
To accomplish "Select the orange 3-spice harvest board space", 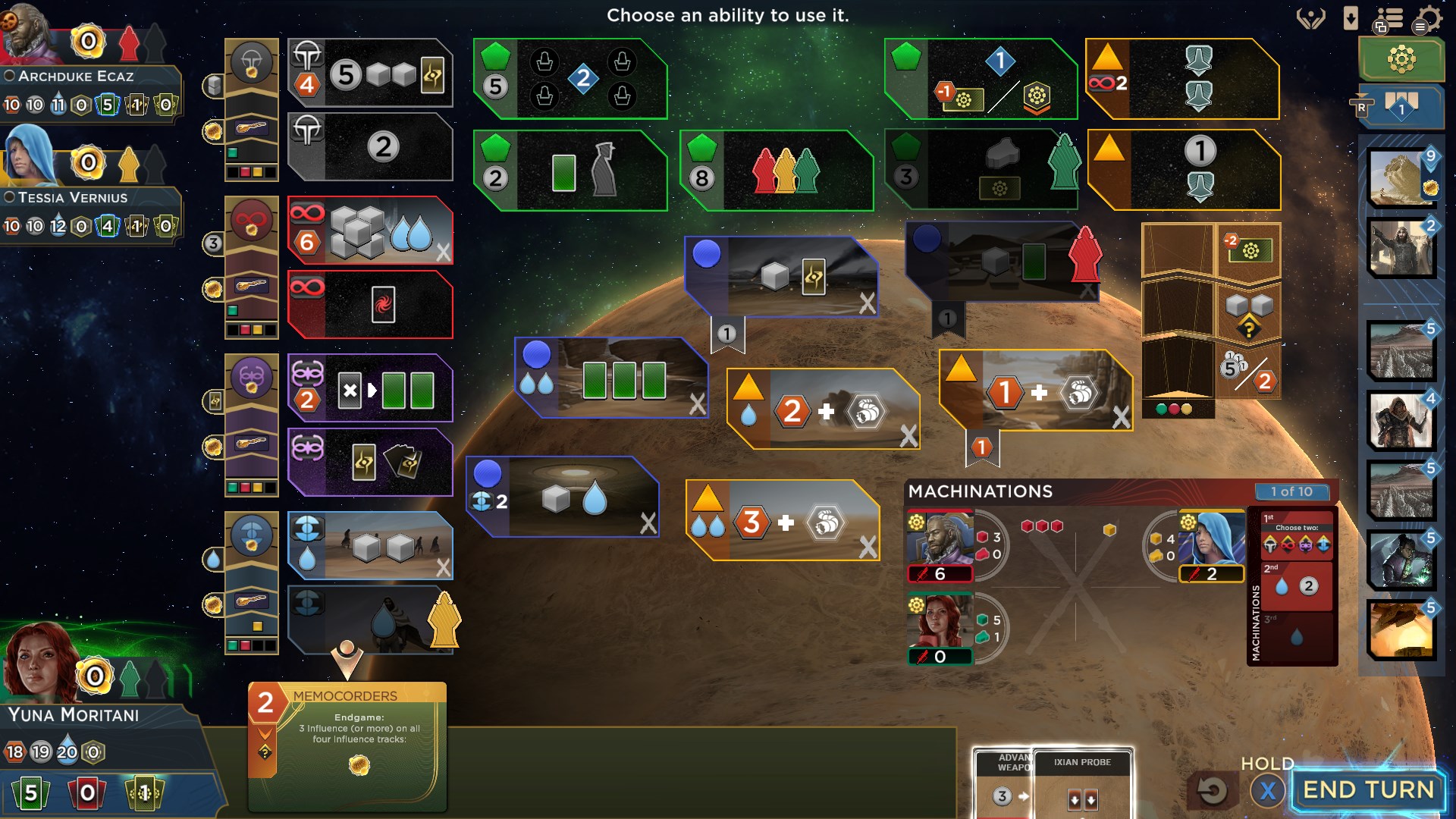I will pyautogui.click(x=781, y=523).
